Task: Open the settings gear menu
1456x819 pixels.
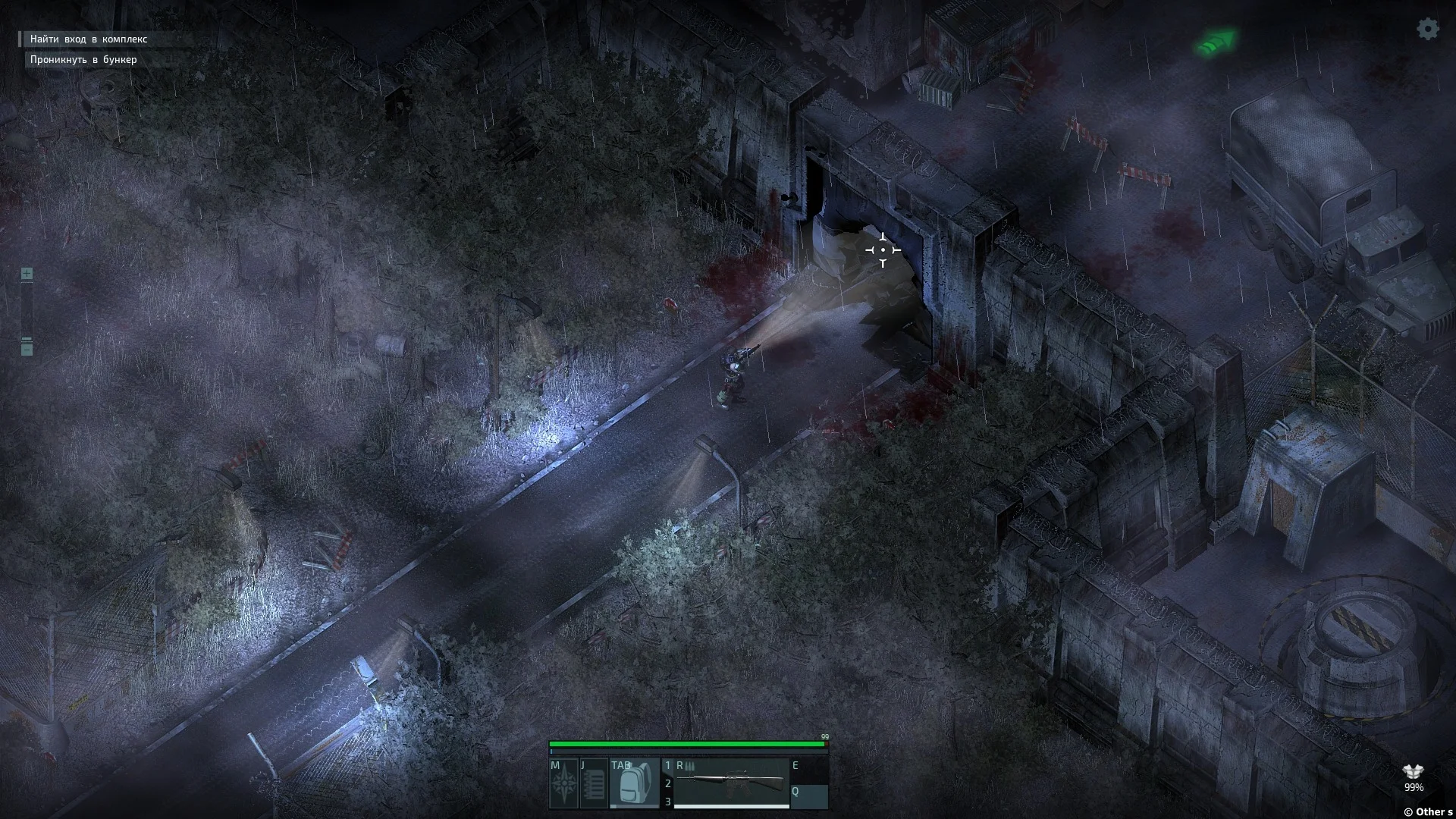Action: [x=1428, y=30]
